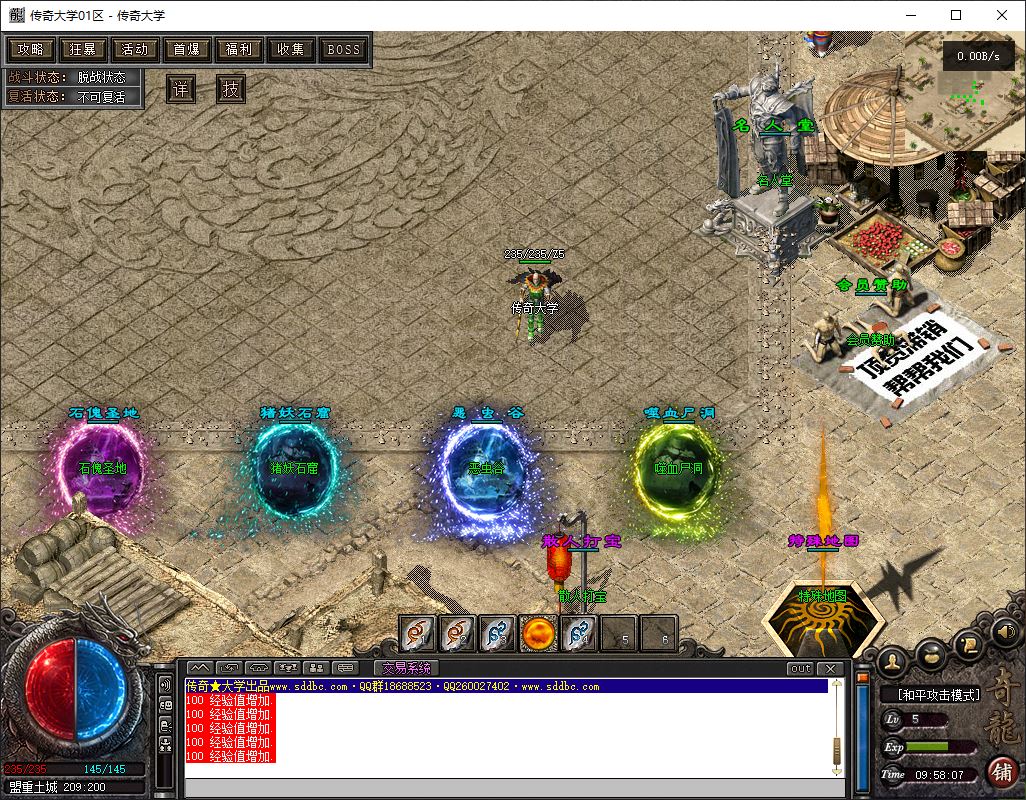Close the chat panel with X
This screenshot has height=800, width=1026.
(x=830, y=668)
